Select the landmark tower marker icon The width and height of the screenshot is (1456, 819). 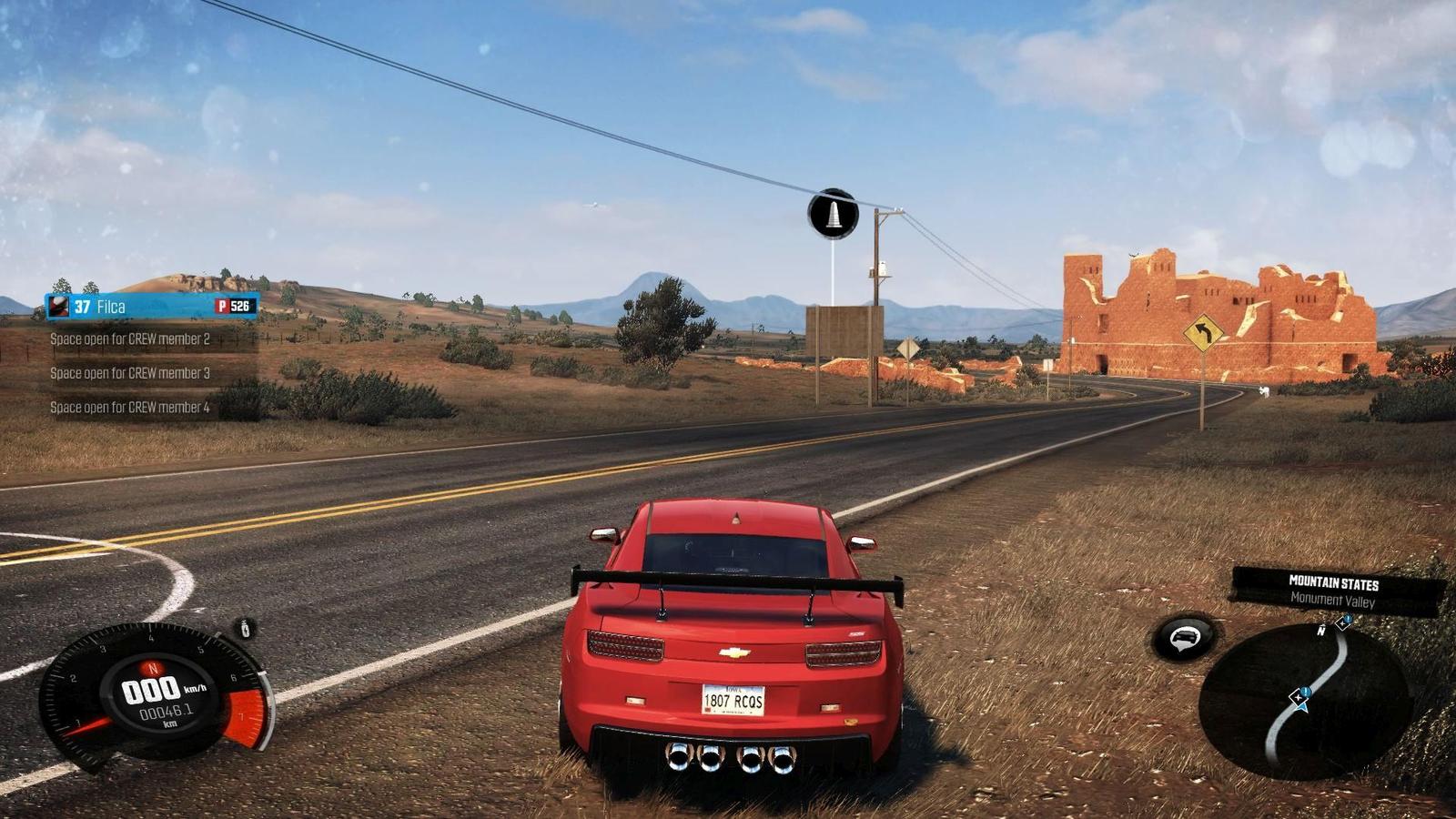[x=833, y=214]
